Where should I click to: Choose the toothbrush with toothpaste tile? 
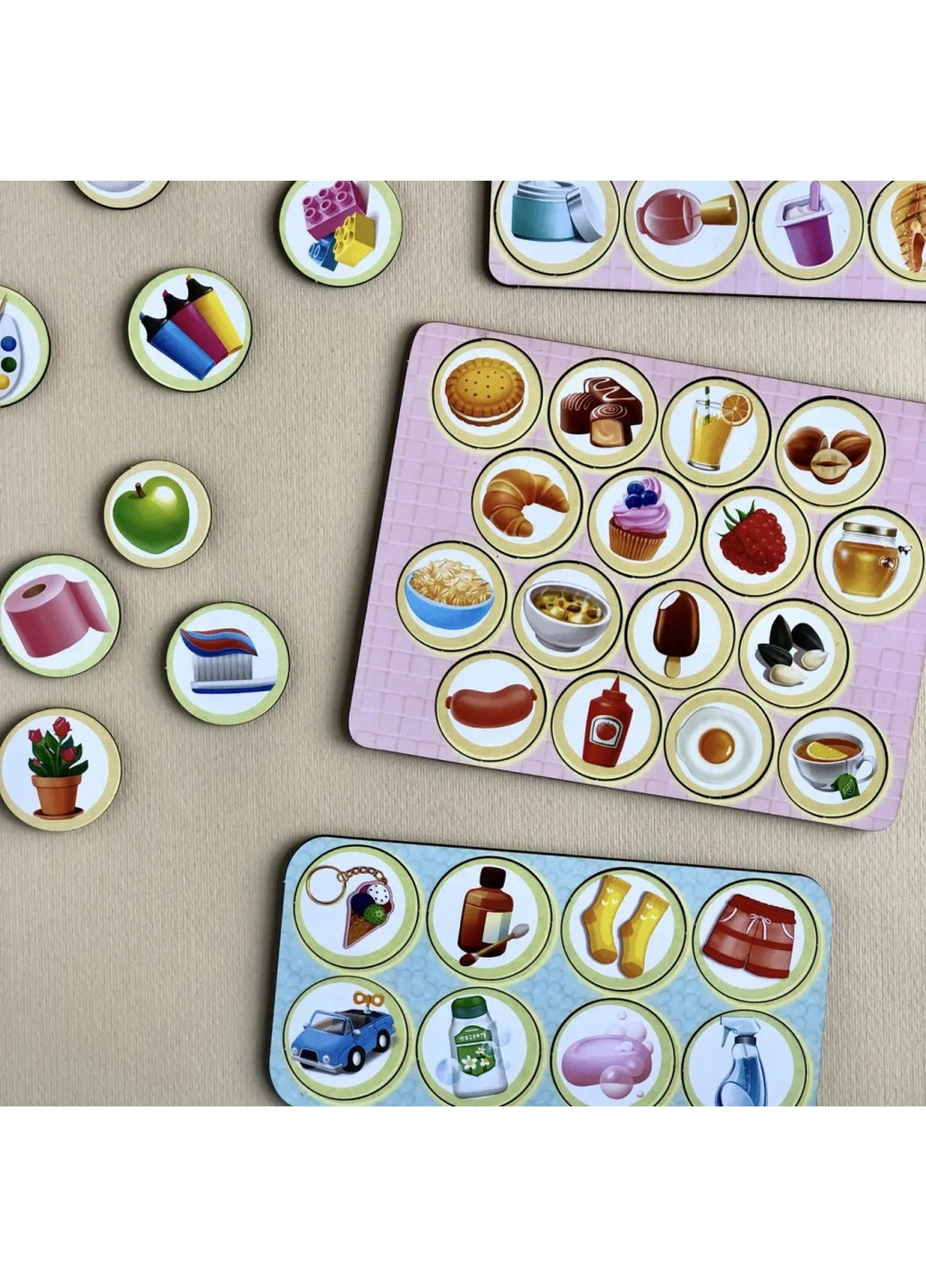pos(227,663)
